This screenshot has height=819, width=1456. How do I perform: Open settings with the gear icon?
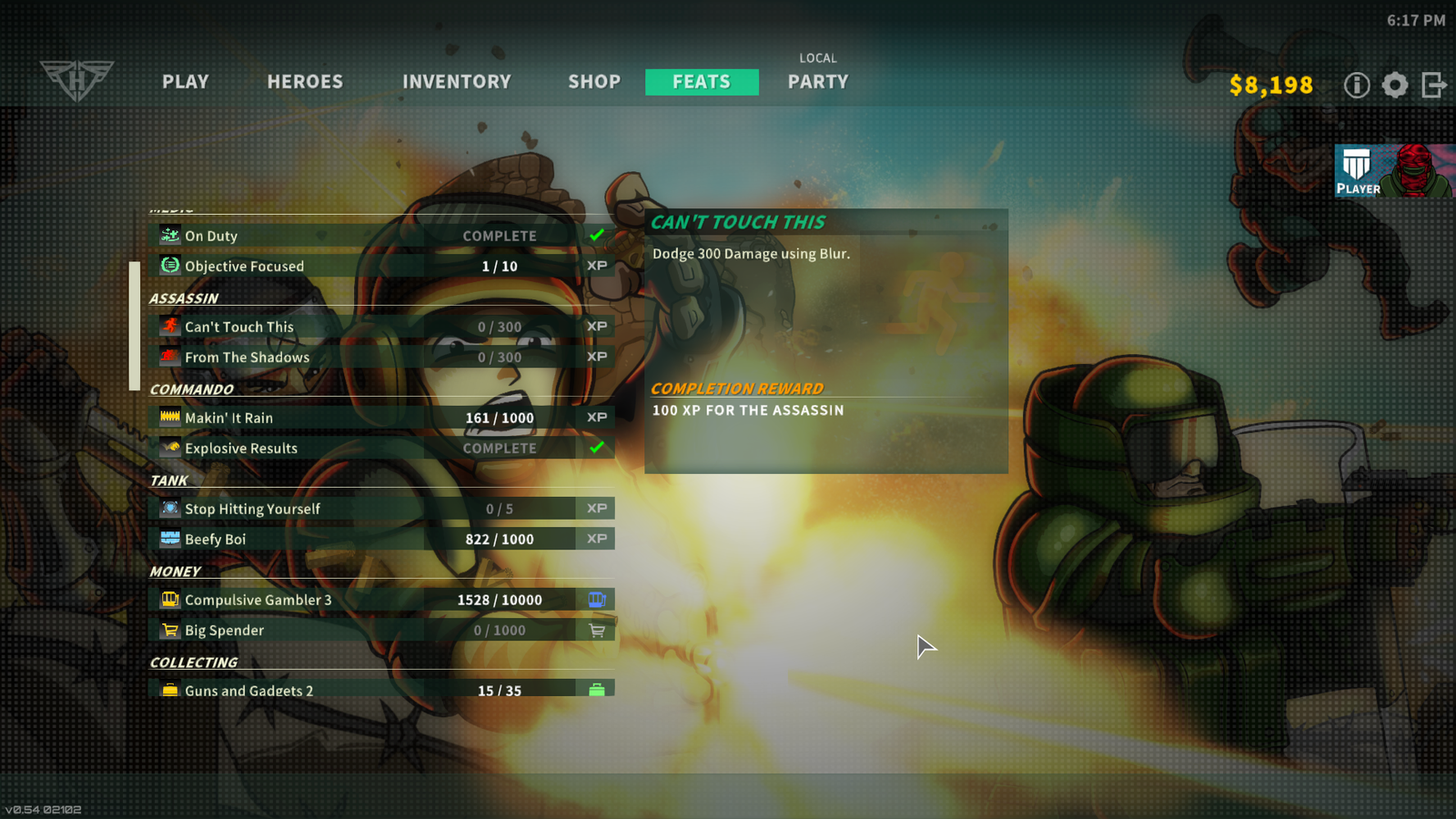[x=1395, y=86]
